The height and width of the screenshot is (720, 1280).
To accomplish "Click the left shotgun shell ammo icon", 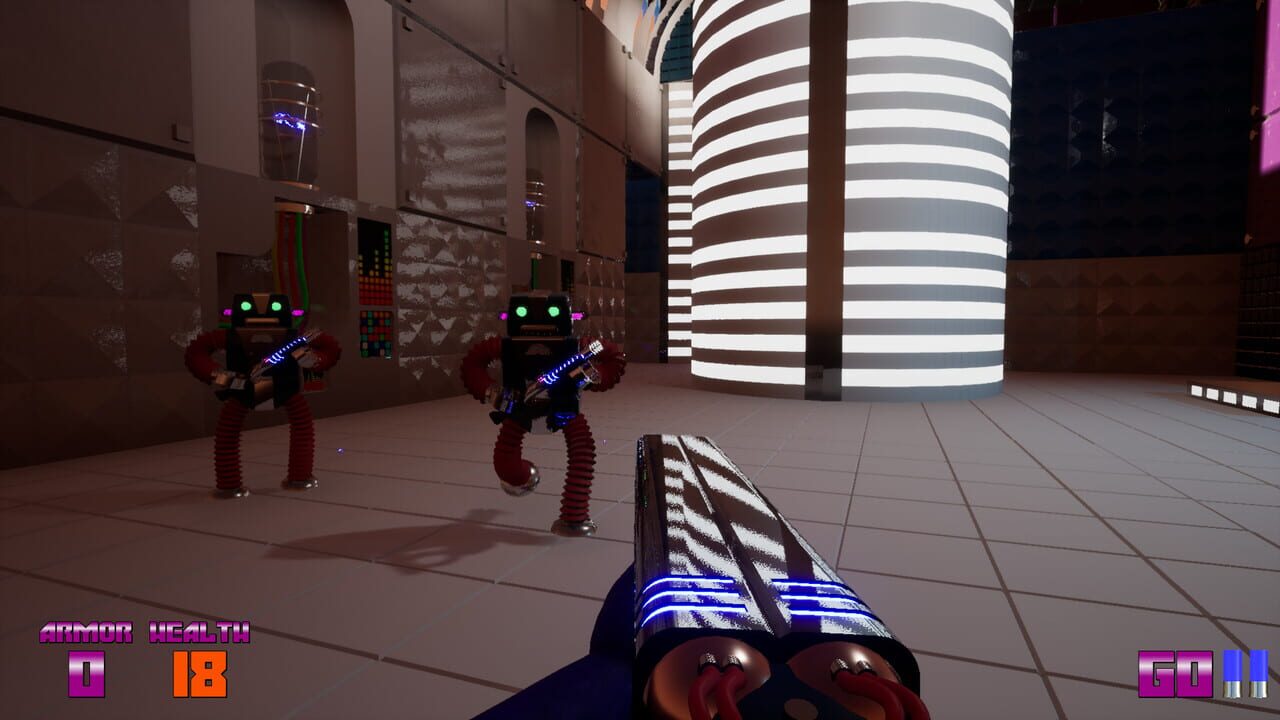I will (1233, 674).
